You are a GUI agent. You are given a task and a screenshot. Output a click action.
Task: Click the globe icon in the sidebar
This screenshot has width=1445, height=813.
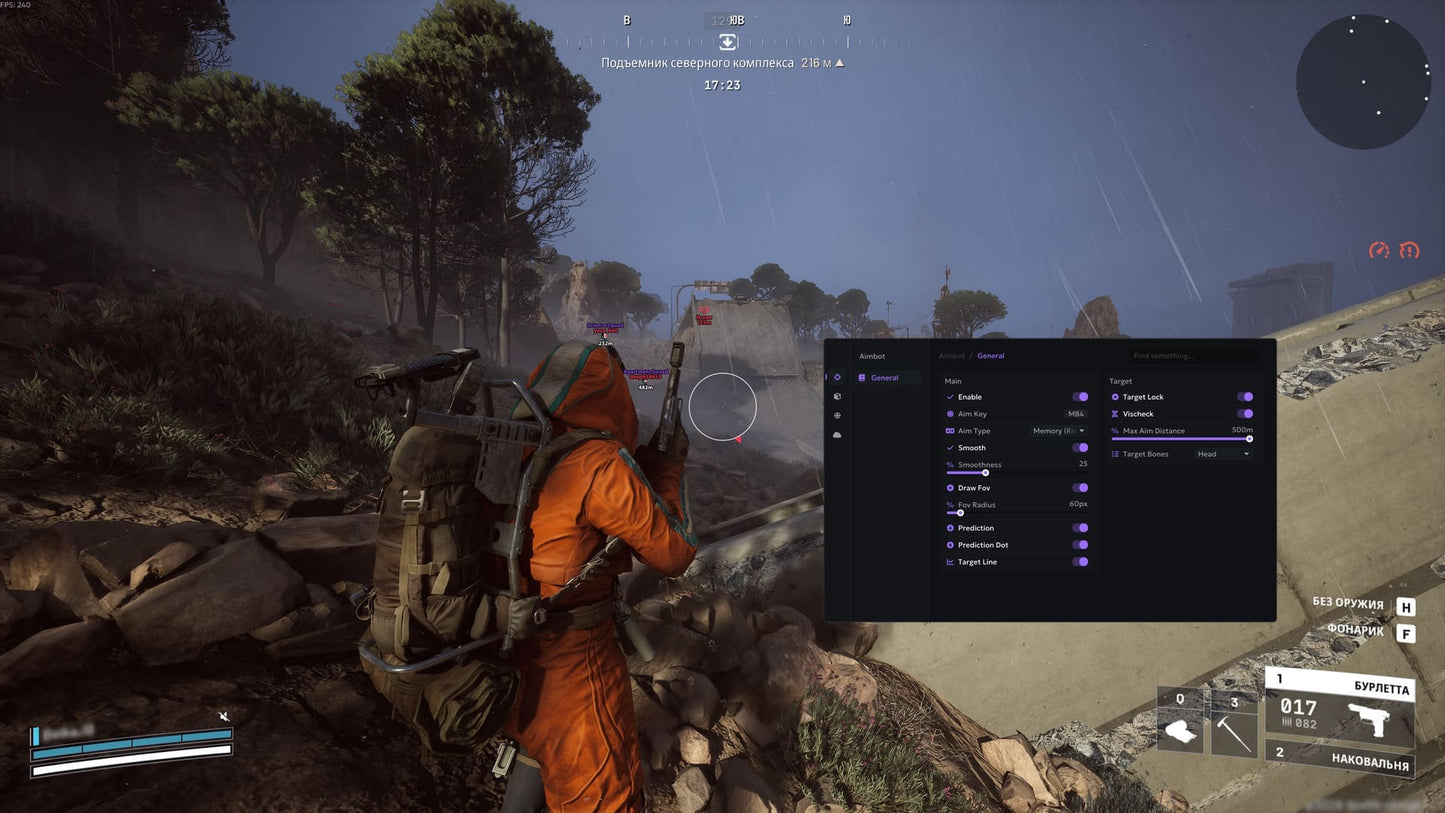click(836, 415)
